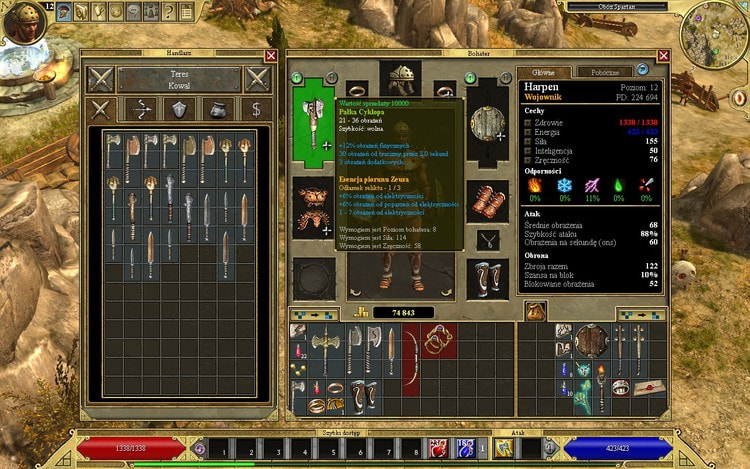Viewport: 750px width, 469px height.
Task: Select the crossed swords weapons category tab
Action: click(101, 109)
